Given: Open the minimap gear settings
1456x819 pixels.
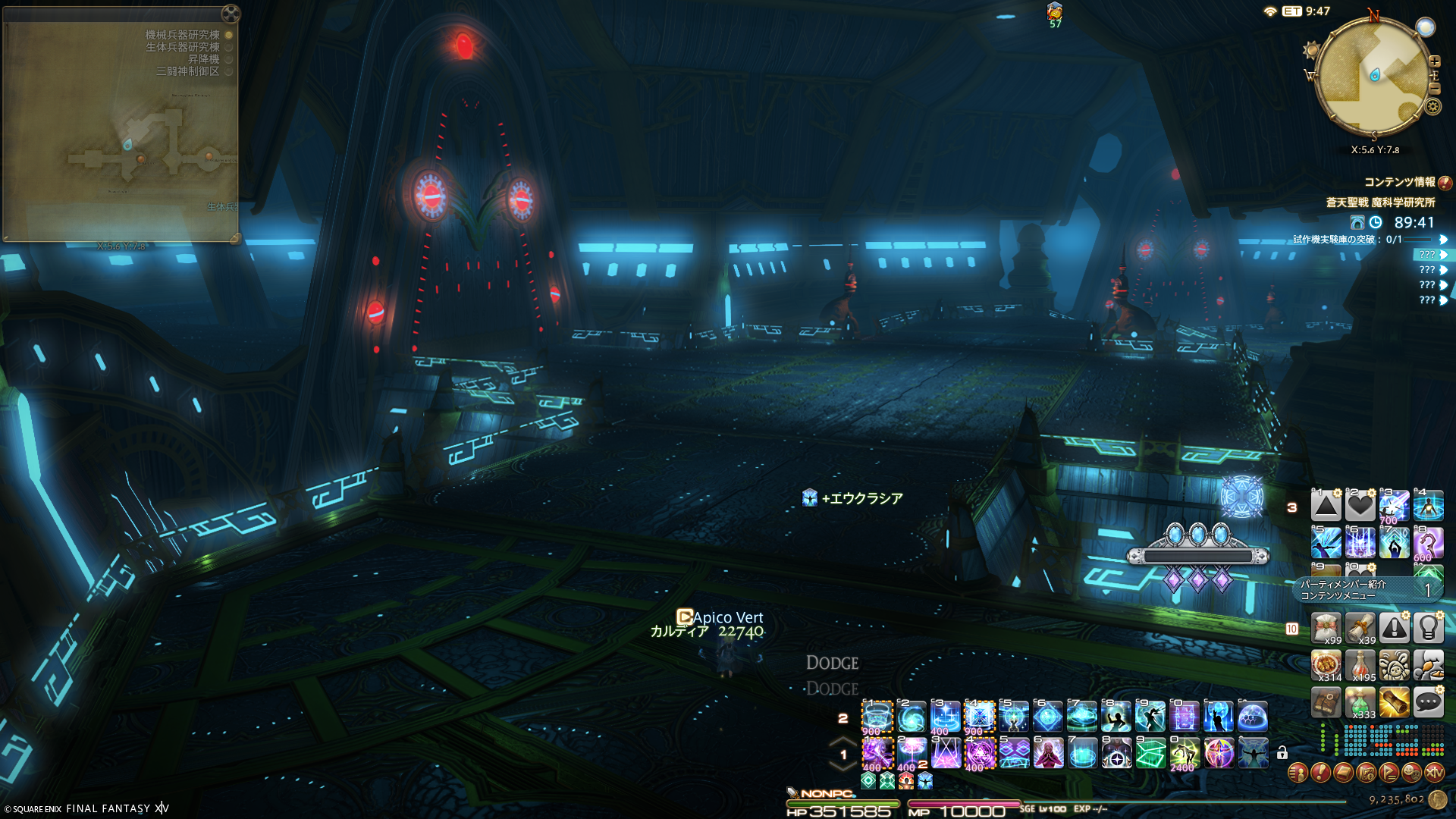Looking at the screenshot, I should coord(1432,107).
